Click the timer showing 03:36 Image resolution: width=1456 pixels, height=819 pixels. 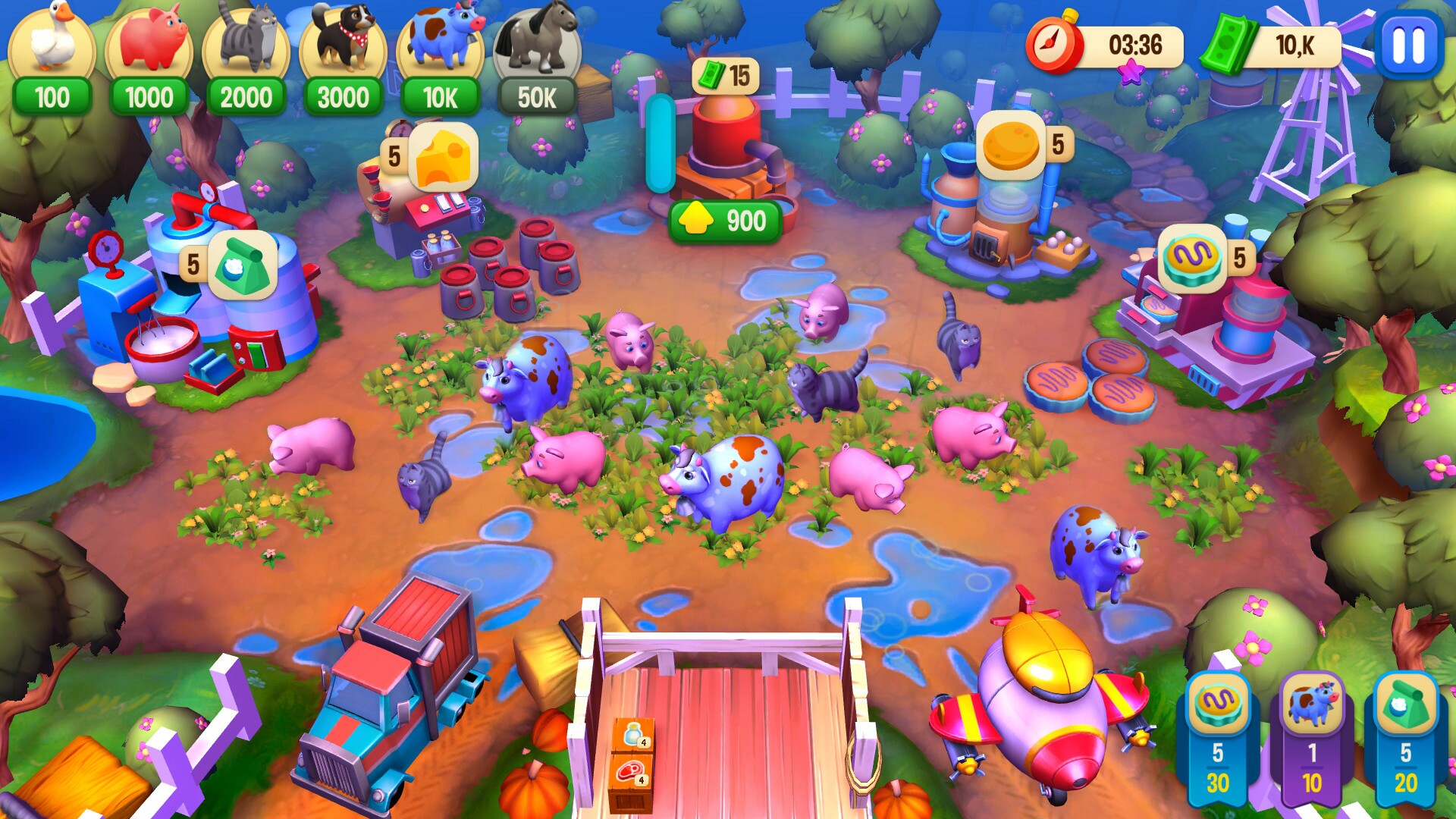tap(1107, 44)
